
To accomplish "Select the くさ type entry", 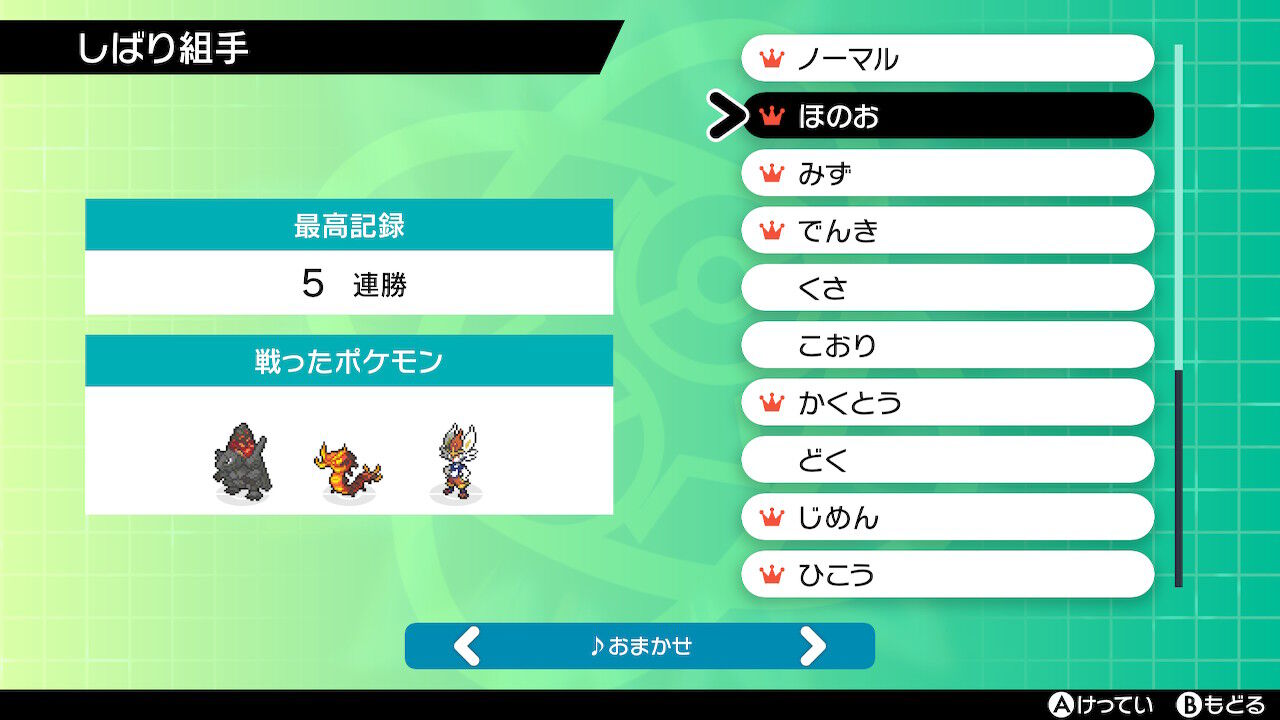I will [947, 288].
